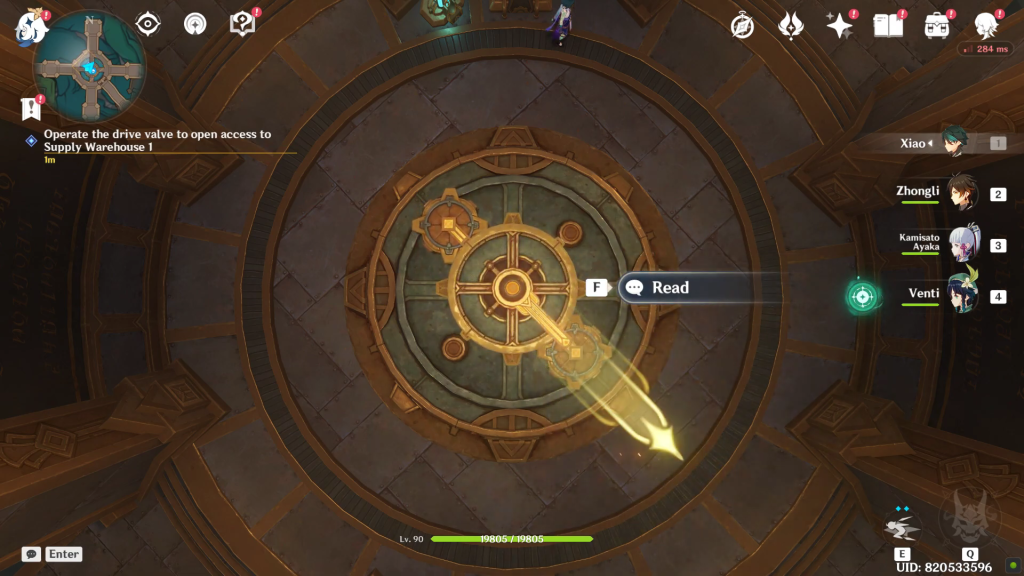Click the green crosshair icon near Venti
This screenshot has width=1024, height=576.
click(x=862, y=296)
